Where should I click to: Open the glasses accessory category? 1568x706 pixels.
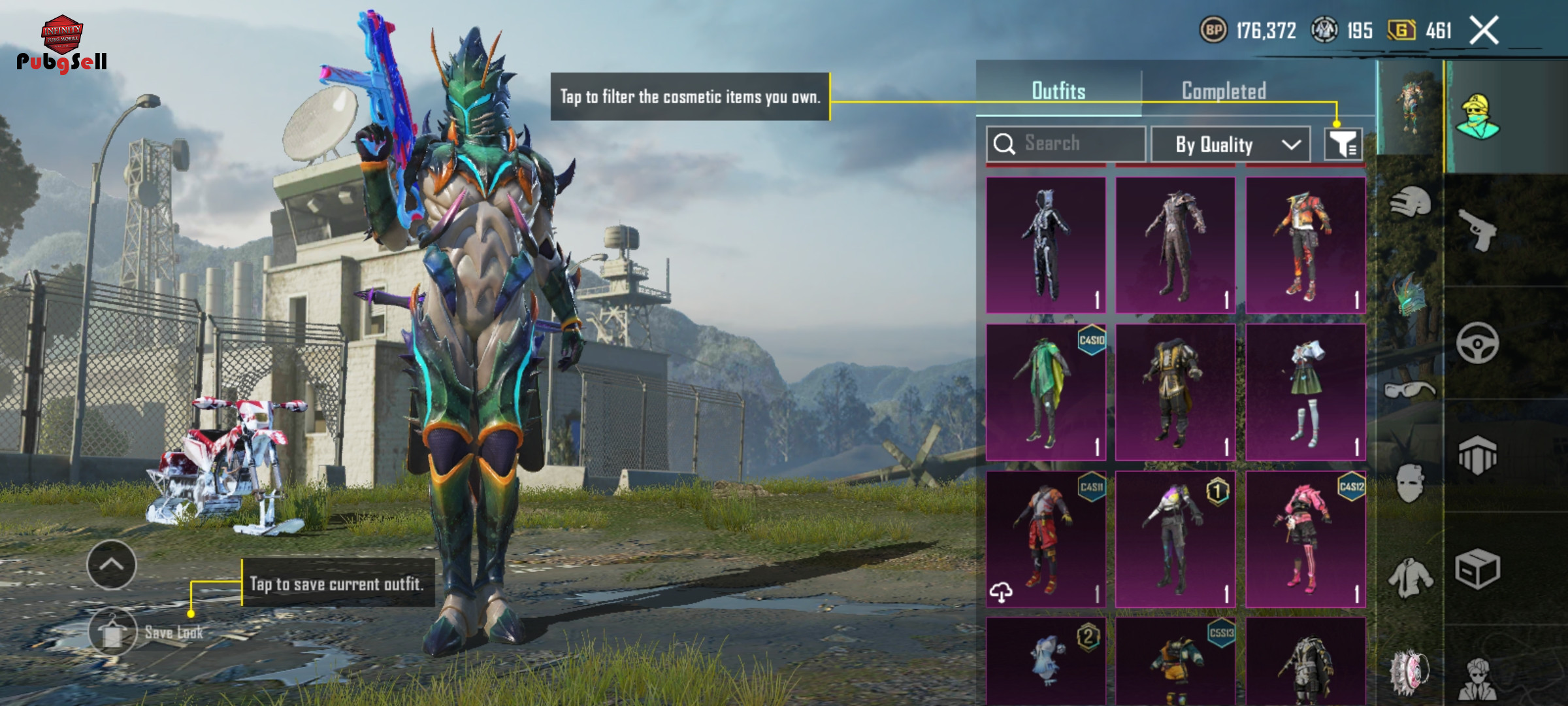(x=1410, y=390)
